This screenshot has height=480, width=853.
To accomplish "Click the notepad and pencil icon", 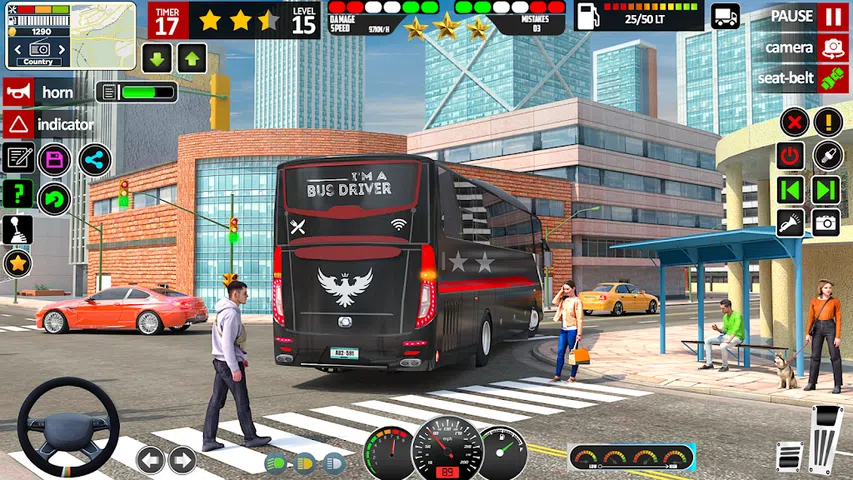I will tap(18, 157).
